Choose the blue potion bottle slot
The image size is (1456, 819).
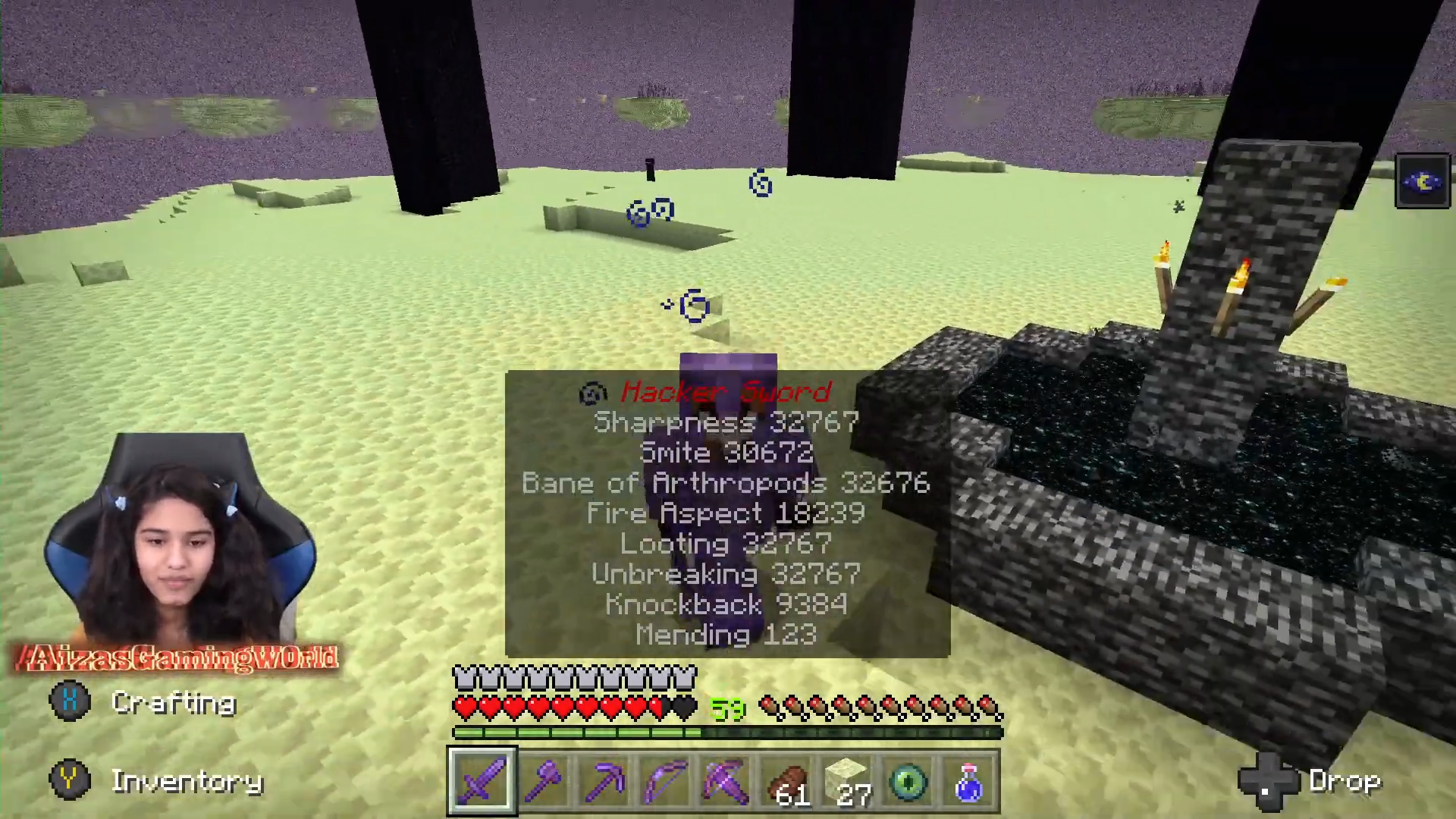pyautogui.click(x=969, y=781)
